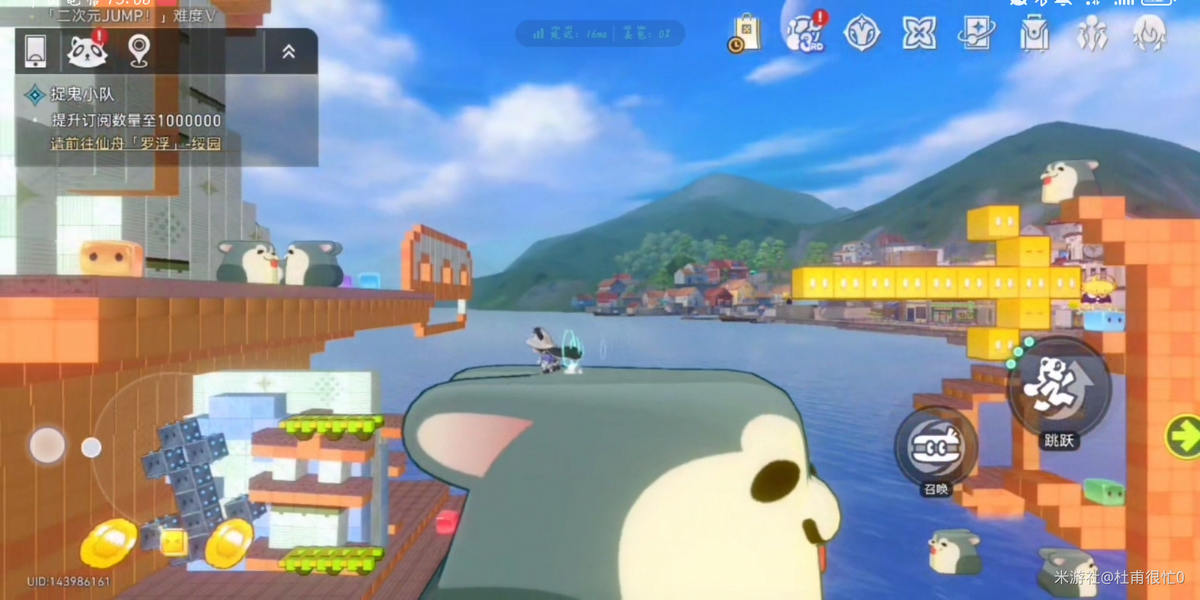Open the shopping bag store icon
Viewport: 1200px width, 600px height.
point(745,33)
